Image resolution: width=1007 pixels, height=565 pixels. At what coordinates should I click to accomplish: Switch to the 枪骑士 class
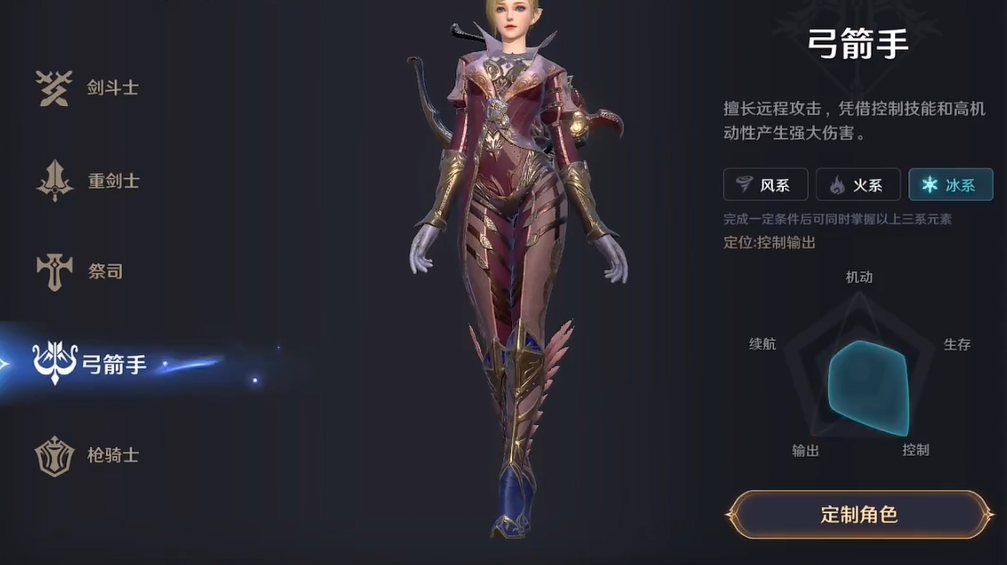89,455
